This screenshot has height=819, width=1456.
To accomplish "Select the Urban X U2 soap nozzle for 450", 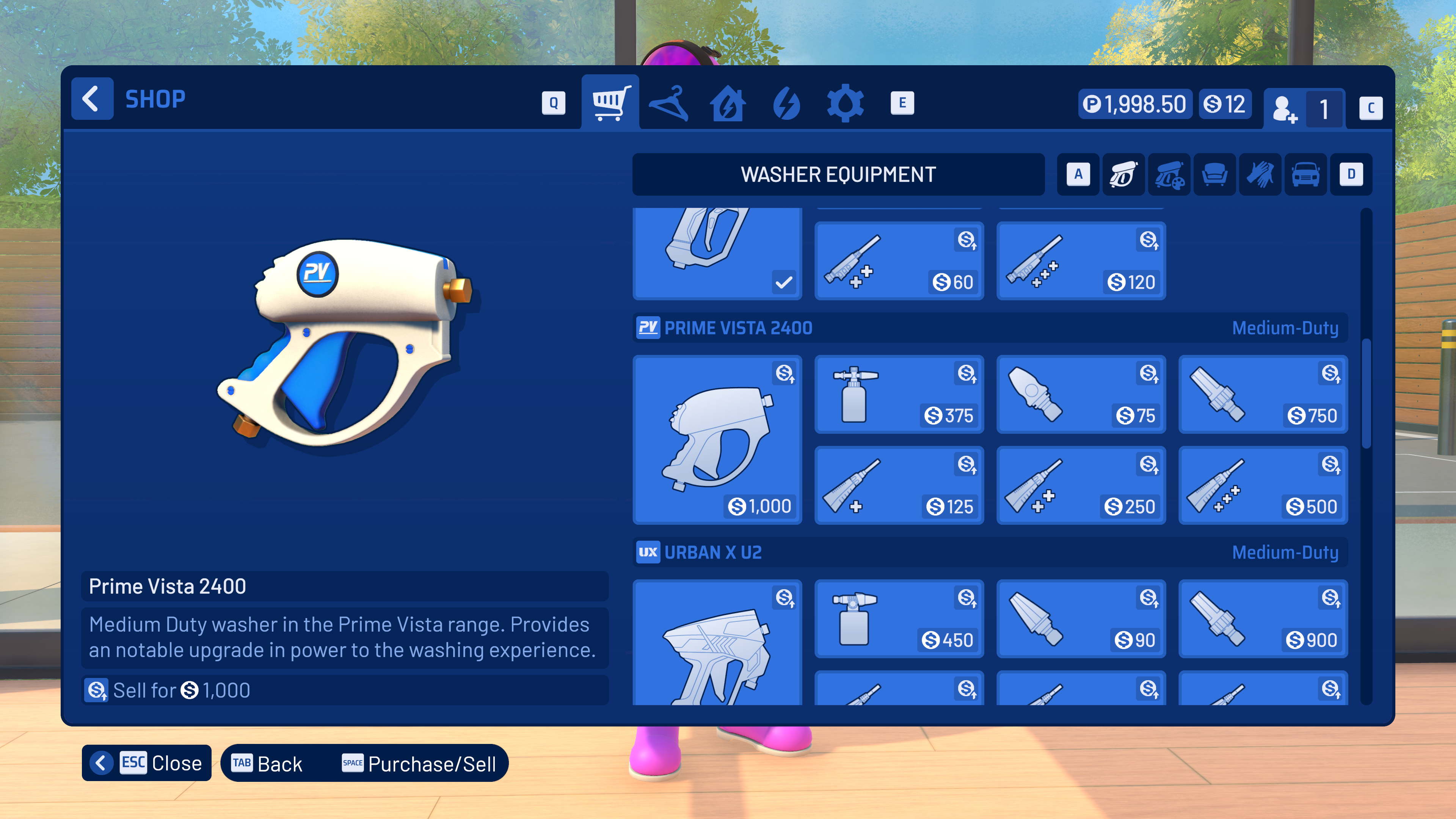I will 899,619.
